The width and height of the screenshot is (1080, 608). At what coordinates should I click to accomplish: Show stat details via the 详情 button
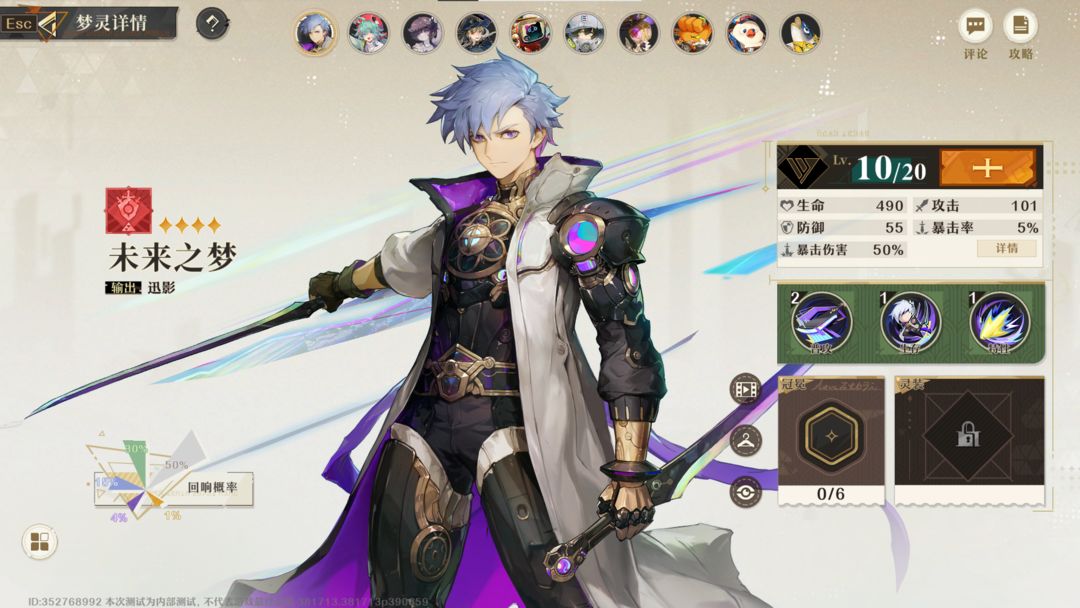pyautogui.click(x=1007, y=248)
